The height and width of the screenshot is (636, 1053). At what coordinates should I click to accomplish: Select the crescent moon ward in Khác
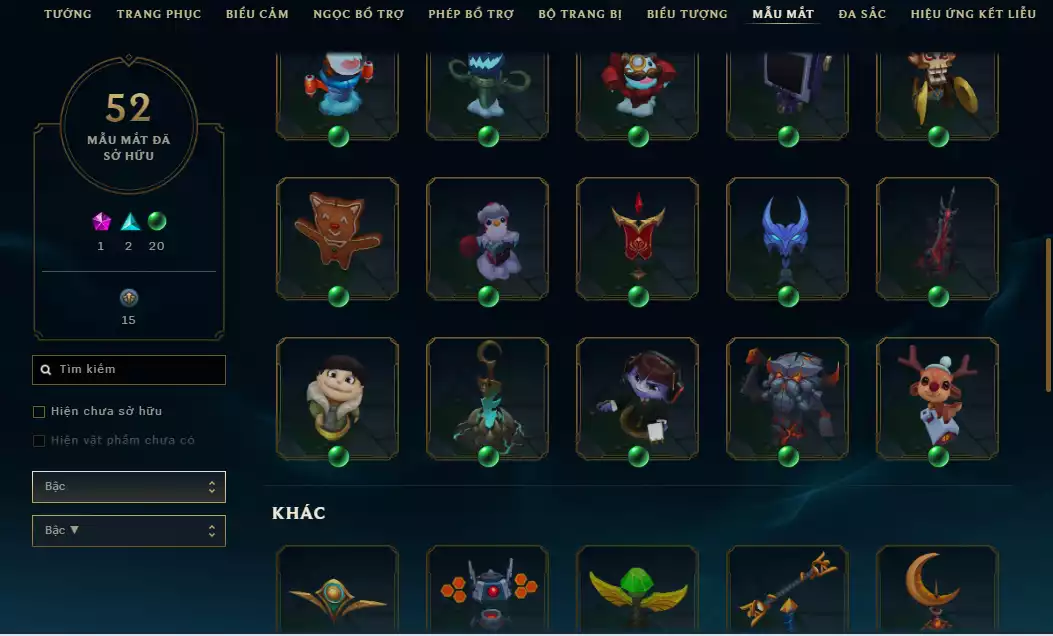click(937, 590)
